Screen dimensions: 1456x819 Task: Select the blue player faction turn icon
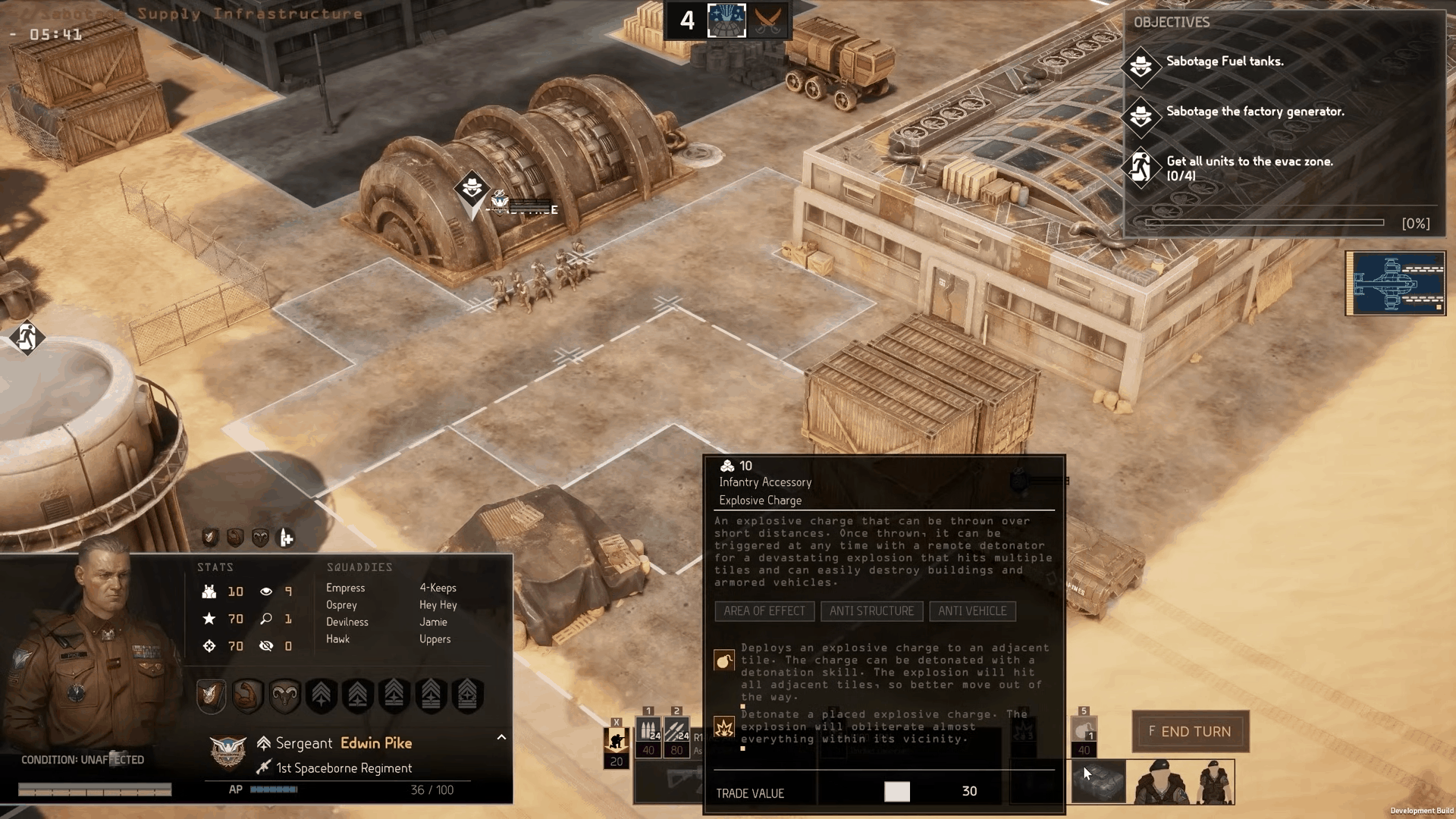pyautogui.click(x=726, y=20)
